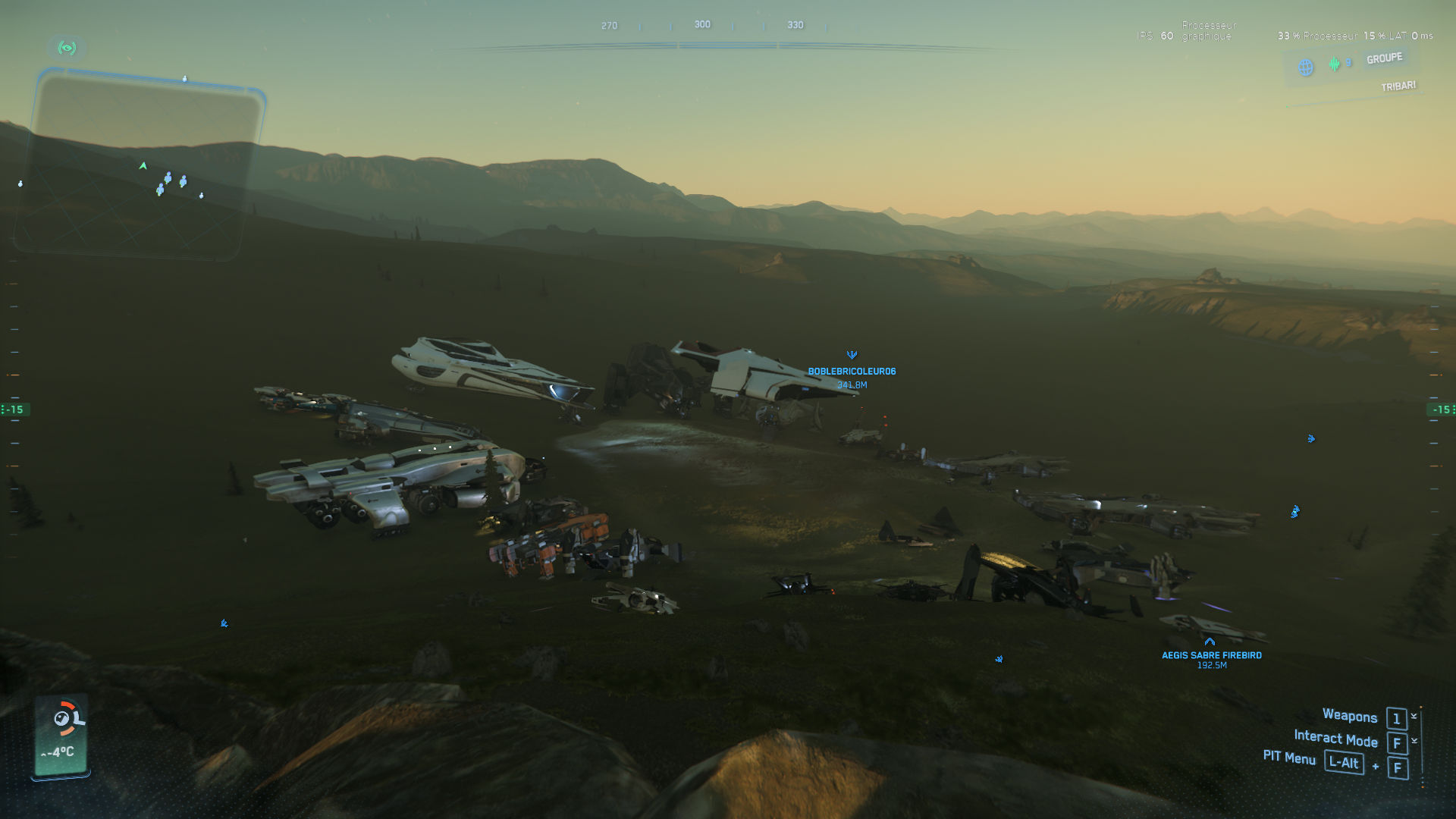The width and height of the screenshot is (1456, 819).
Task: Select party member TRIBARI
Action: pos(1398,86)
